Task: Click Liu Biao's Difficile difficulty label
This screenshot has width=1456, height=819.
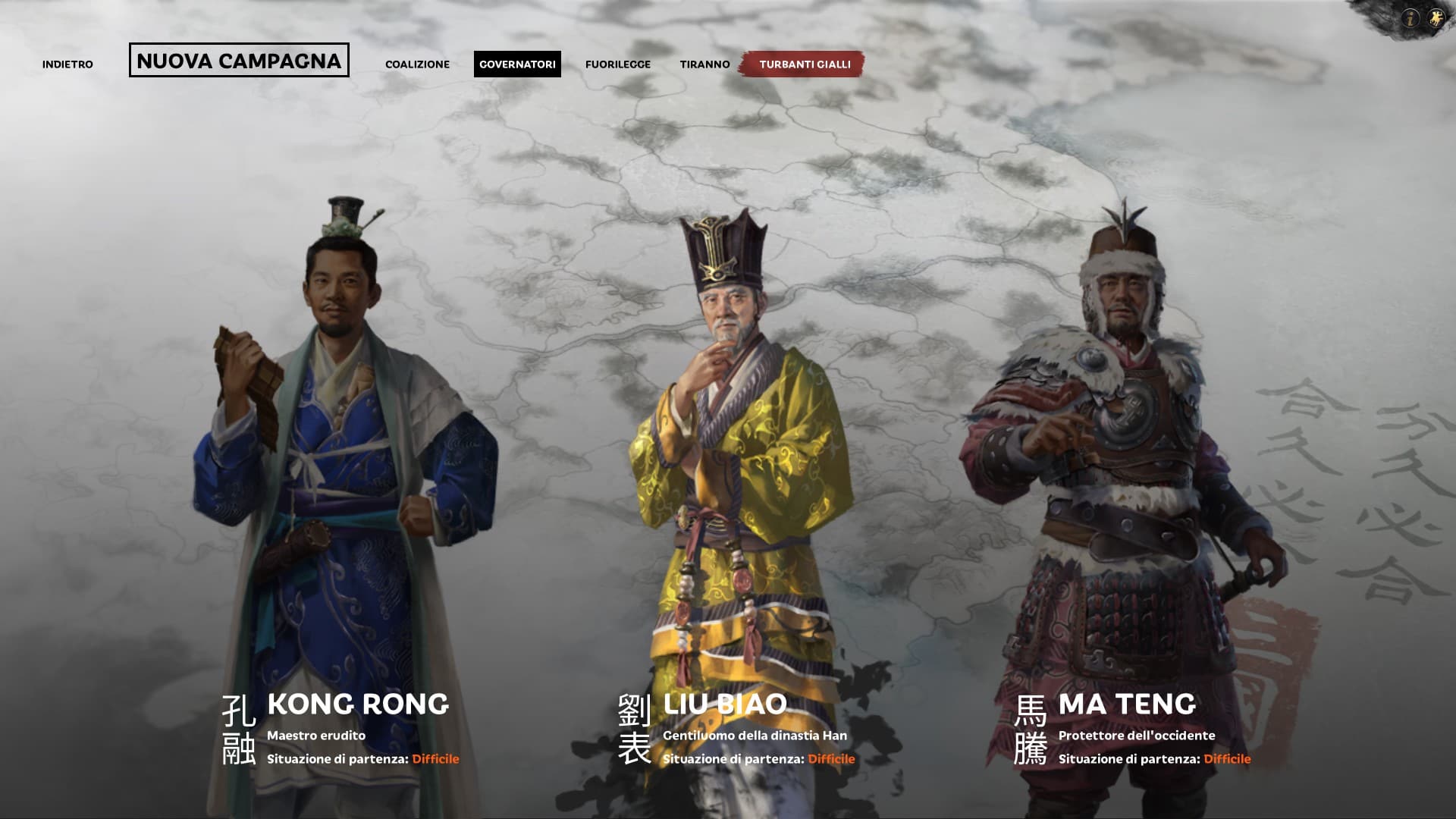Action: click(831, 758)
